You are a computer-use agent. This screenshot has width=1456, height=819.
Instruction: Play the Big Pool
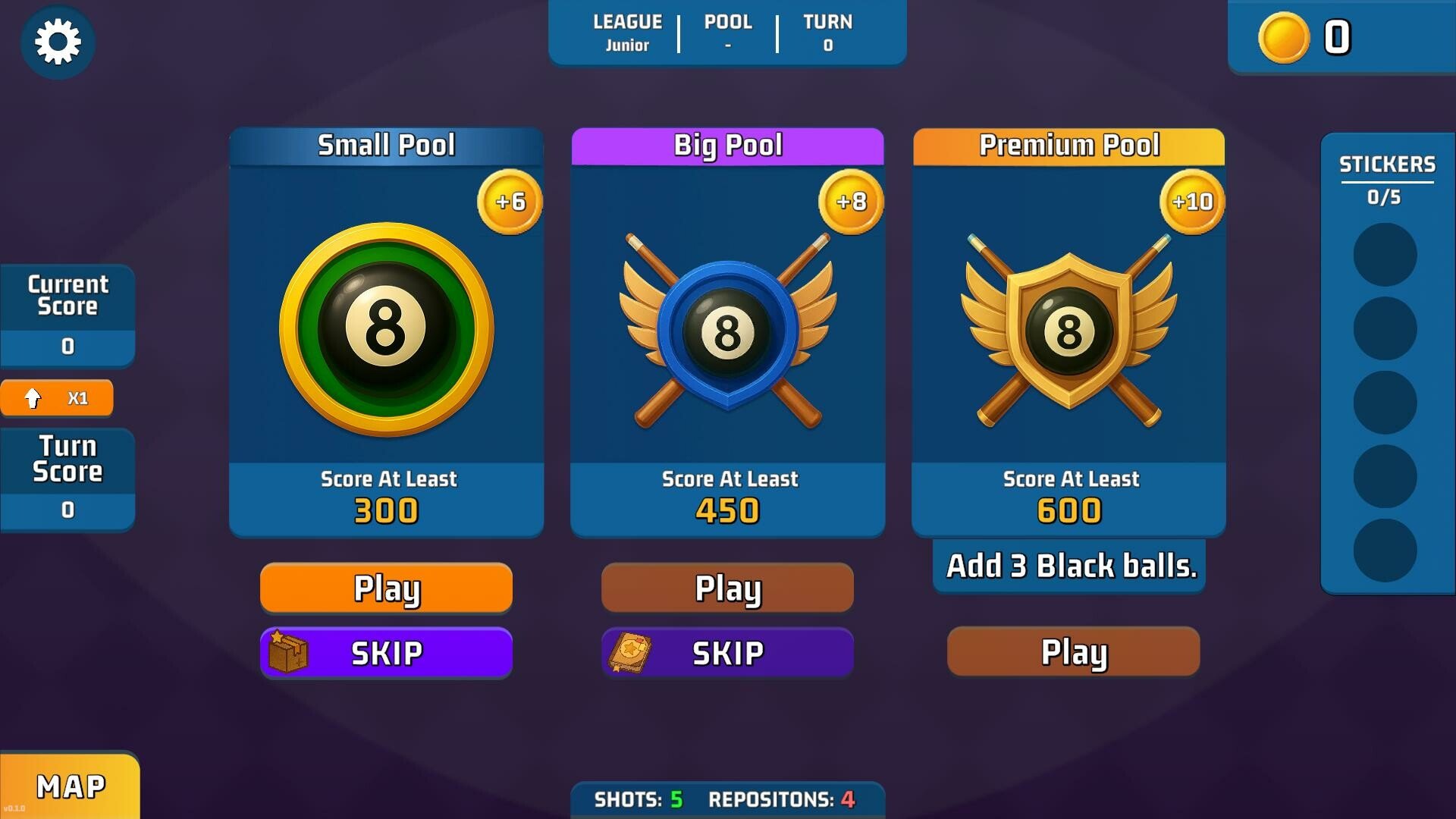(727, 588)
